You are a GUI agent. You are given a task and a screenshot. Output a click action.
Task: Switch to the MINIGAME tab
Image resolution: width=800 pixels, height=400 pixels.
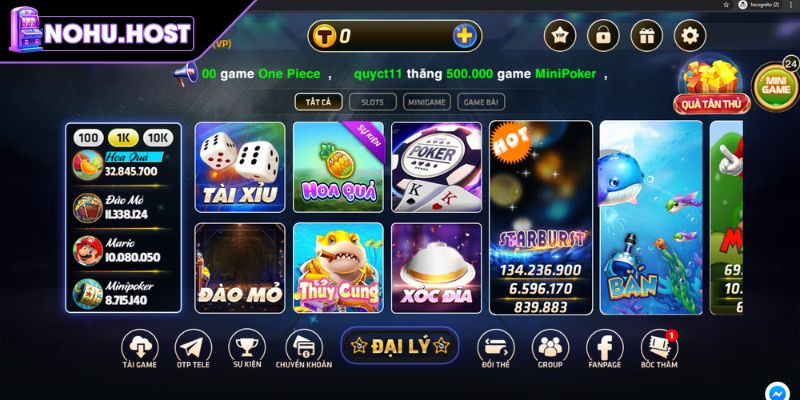427,101
